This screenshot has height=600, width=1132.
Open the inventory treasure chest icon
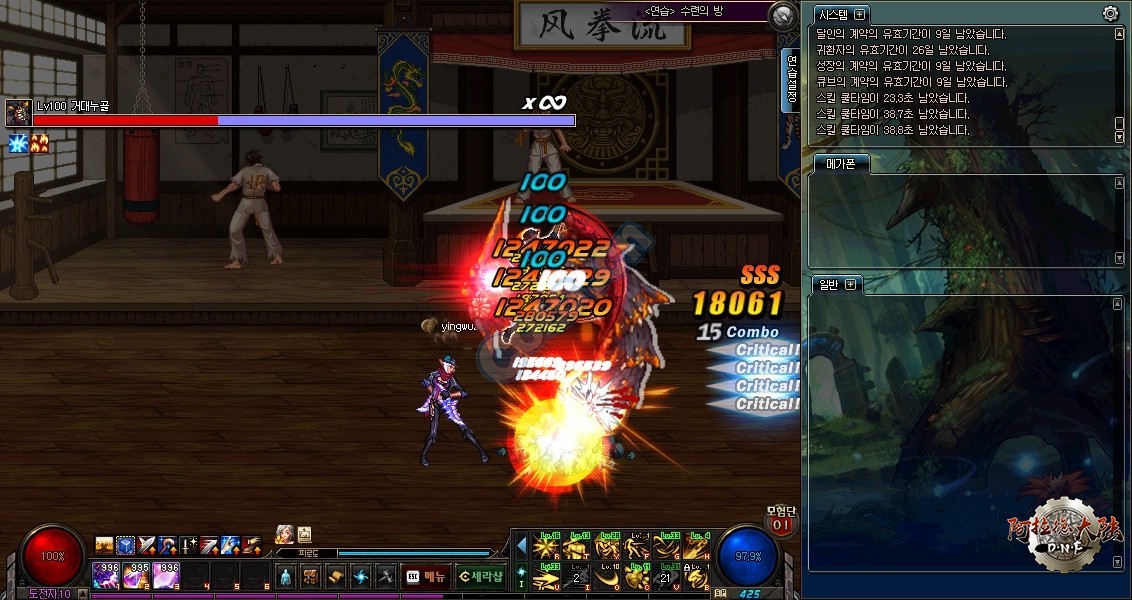310,576
